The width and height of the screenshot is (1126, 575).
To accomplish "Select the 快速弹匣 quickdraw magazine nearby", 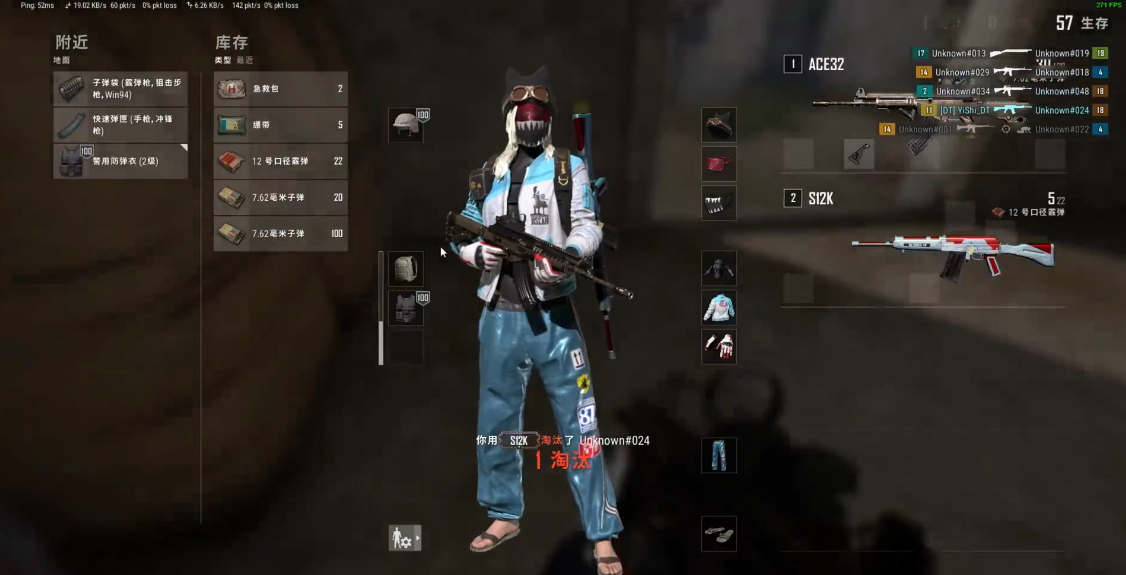I will point(120,124).
